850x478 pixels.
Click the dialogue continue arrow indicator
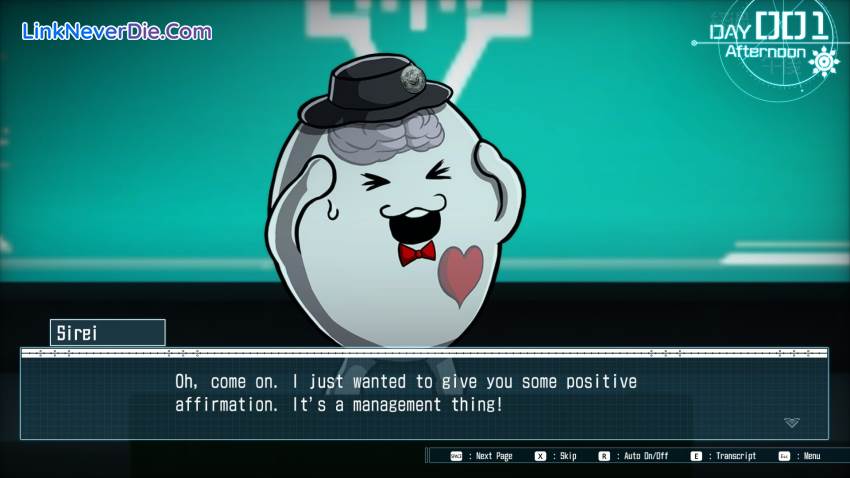tap(791, 423)
